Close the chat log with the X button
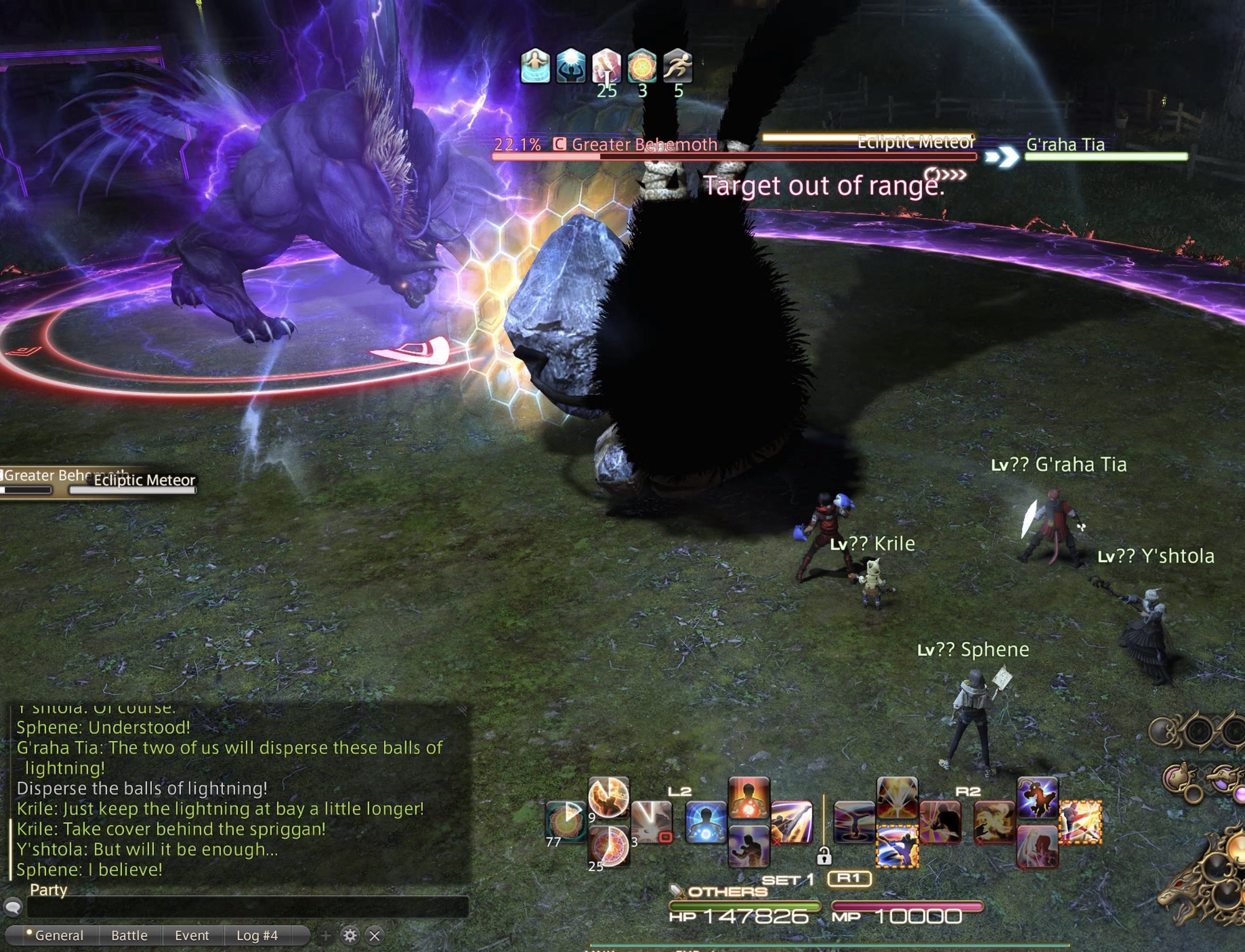This screenshot has width=1245, height=952. click(x=374, y=935)
